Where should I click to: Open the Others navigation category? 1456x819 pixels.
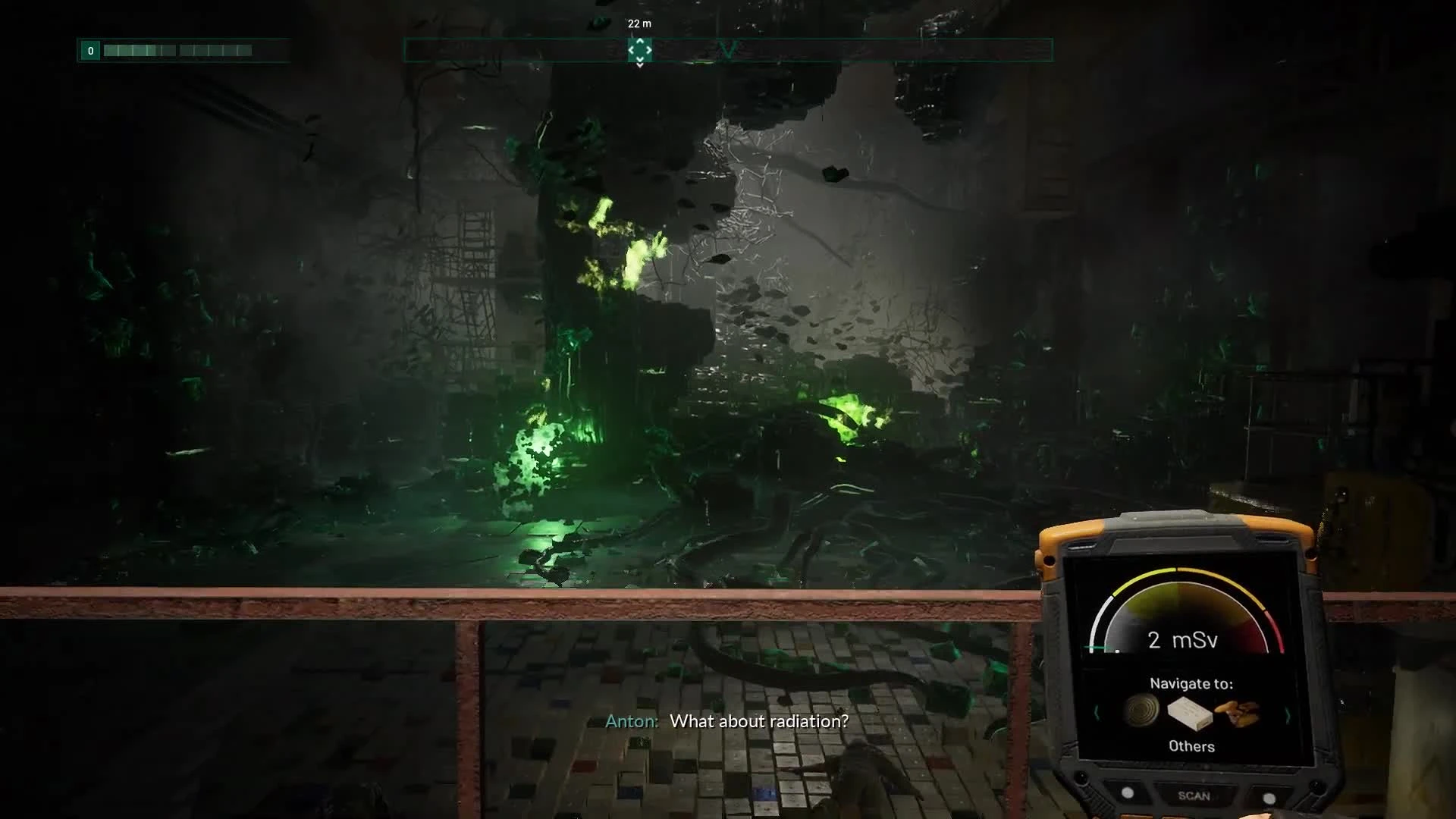tap(1192, 746)
